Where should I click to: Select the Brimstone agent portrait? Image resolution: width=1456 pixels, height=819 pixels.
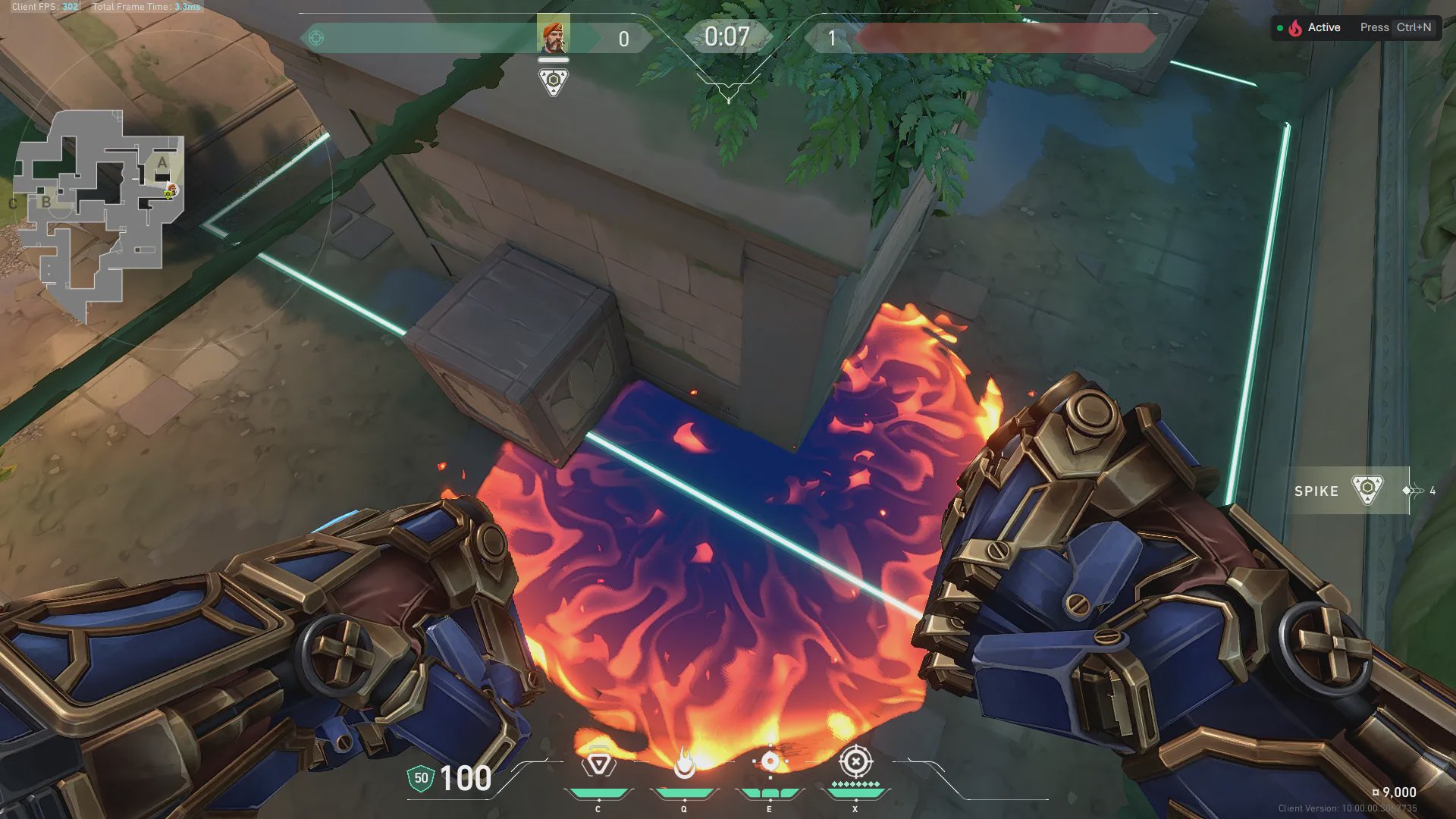[x=553, y=37]
